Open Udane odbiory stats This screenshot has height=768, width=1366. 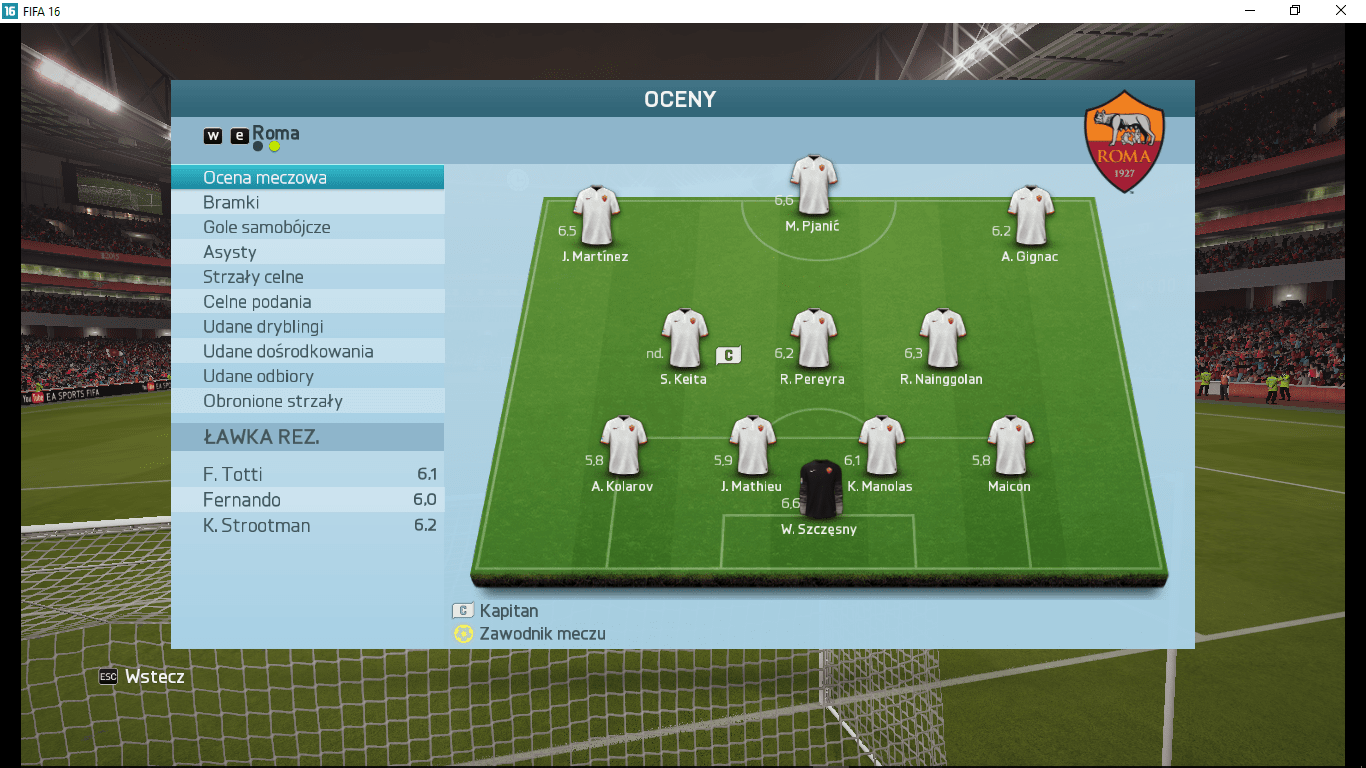(x=307, y=376)
